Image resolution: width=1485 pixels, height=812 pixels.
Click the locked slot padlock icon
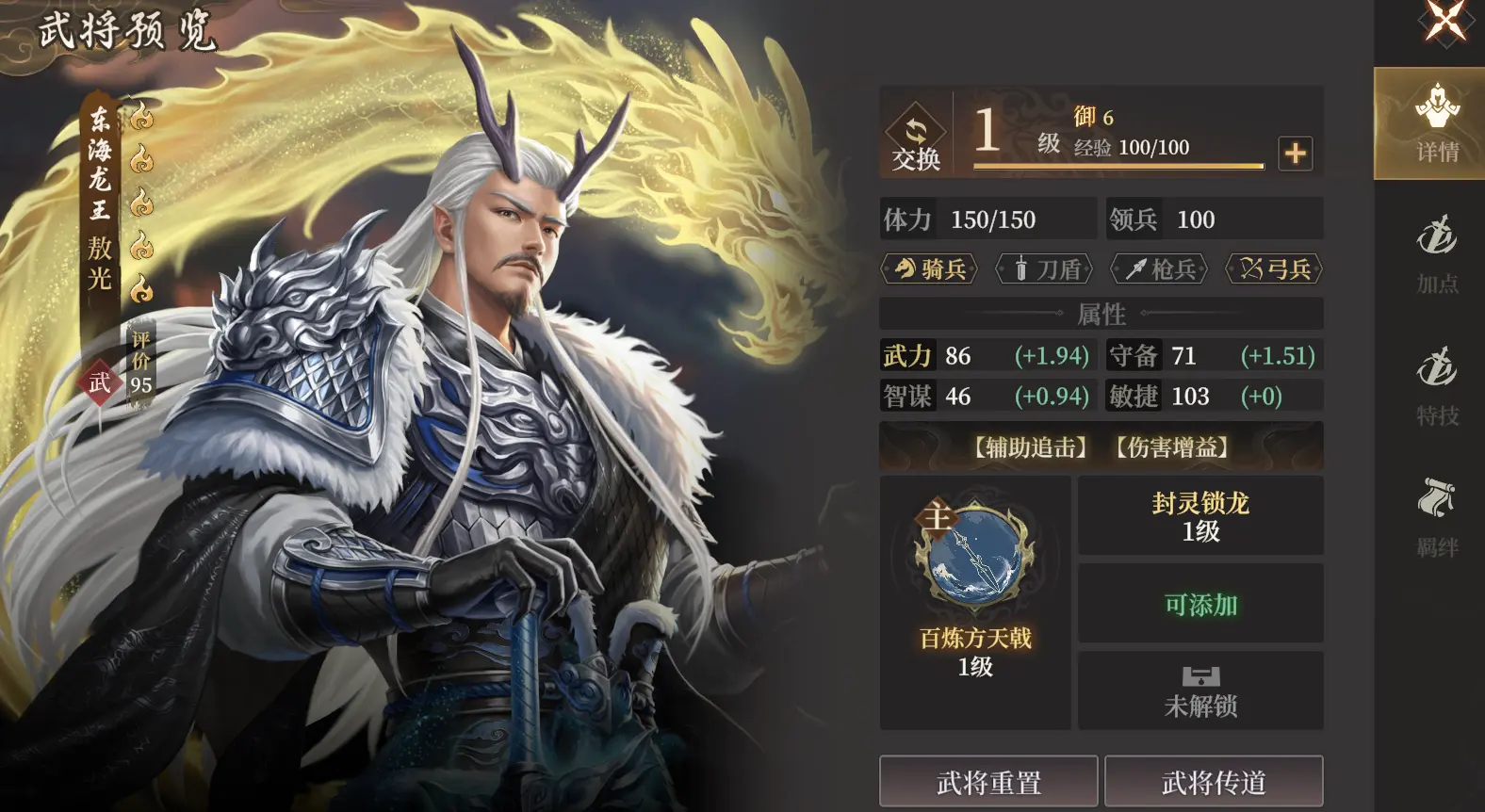point(1200,676)
